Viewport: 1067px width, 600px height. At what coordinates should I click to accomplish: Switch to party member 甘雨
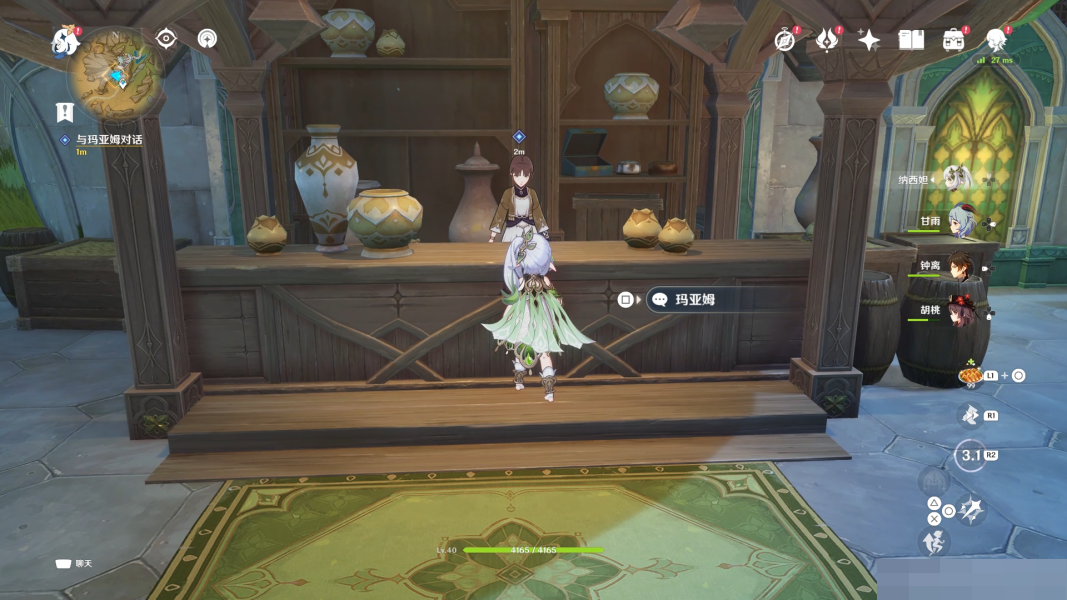click(x=961, y=223)
